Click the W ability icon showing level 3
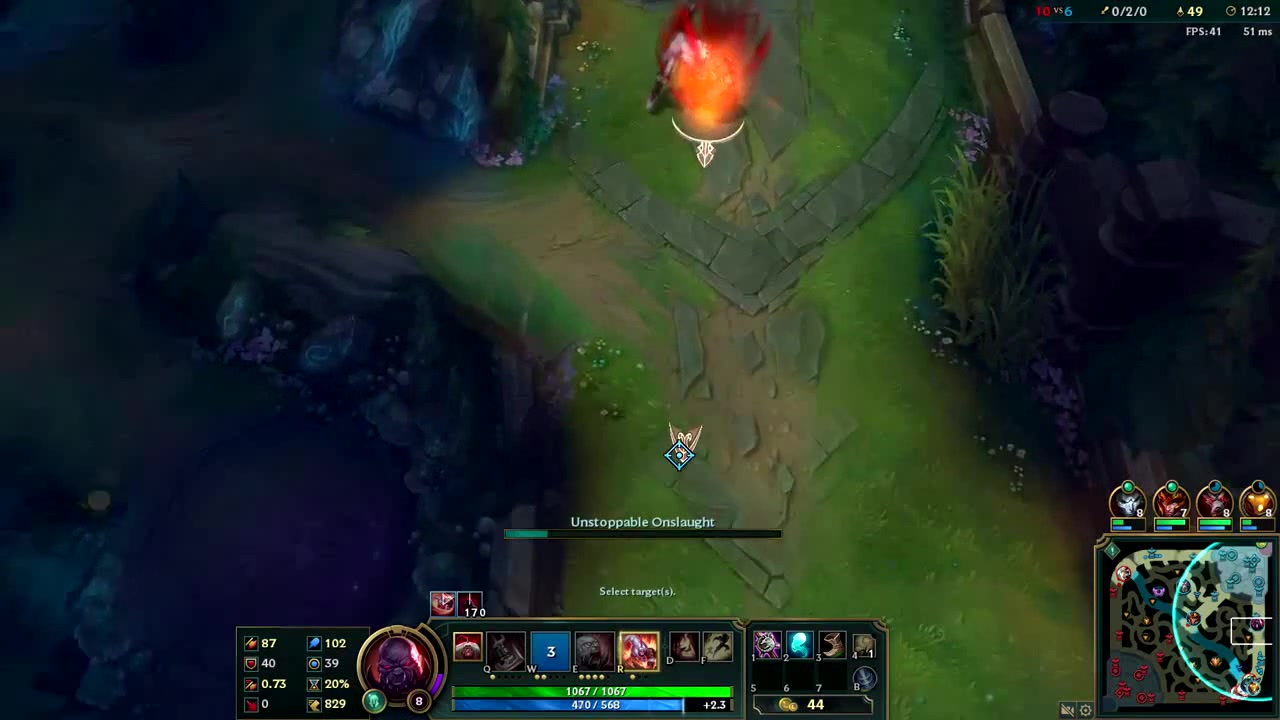The image size is (1280, 720). [550, 650]
